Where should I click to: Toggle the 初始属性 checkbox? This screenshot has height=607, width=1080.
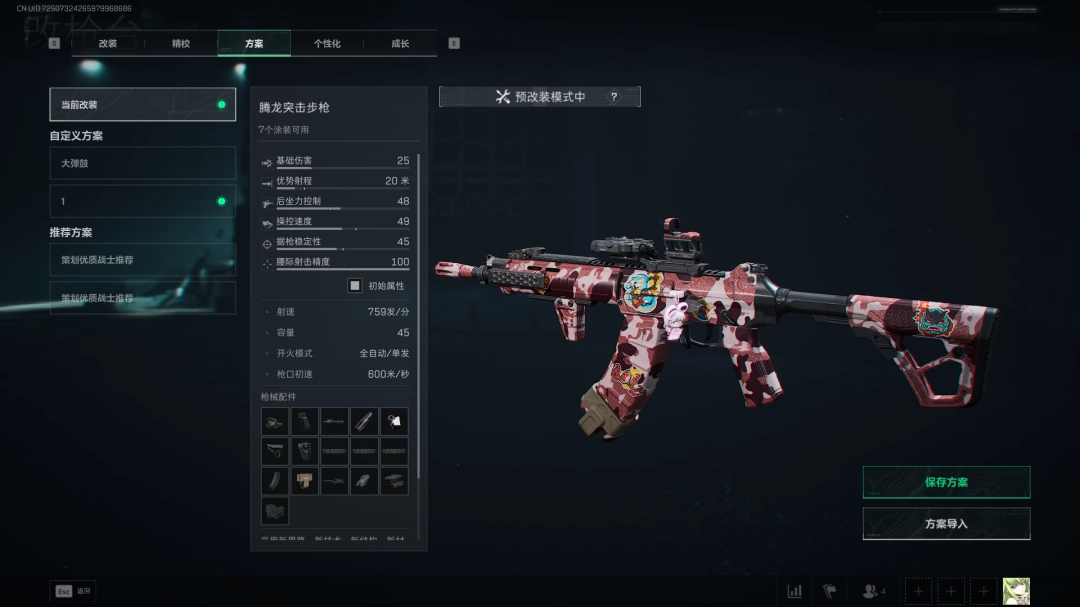[x=355, y=286]
